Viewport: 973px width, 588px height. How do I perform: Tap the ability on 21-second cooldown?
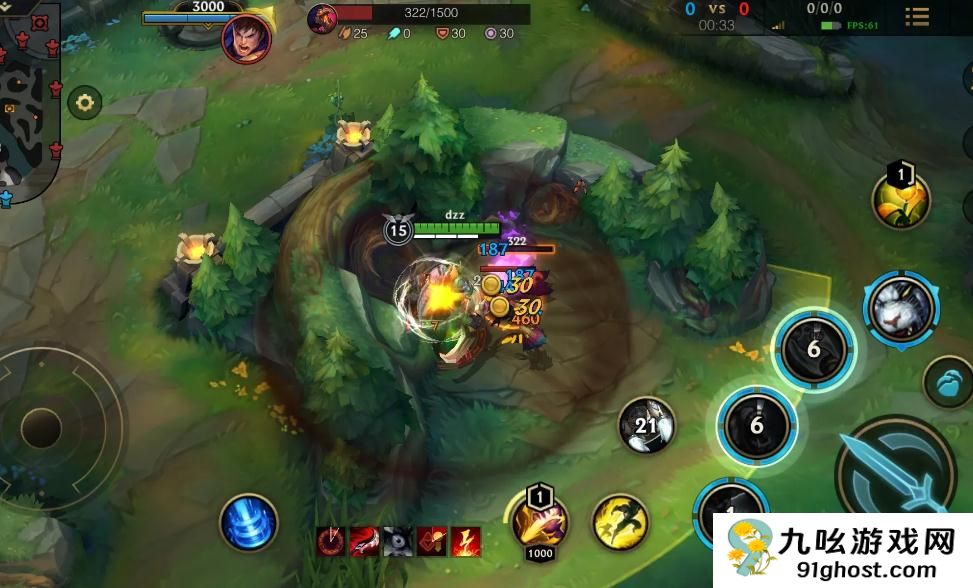pos(645,427)
